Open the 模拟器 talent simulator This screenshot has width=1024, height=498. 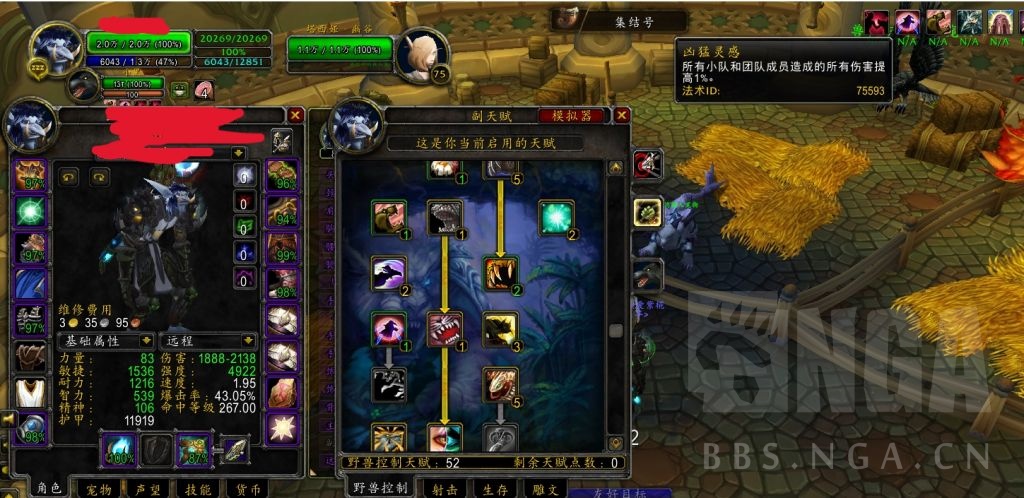[570, 116]
